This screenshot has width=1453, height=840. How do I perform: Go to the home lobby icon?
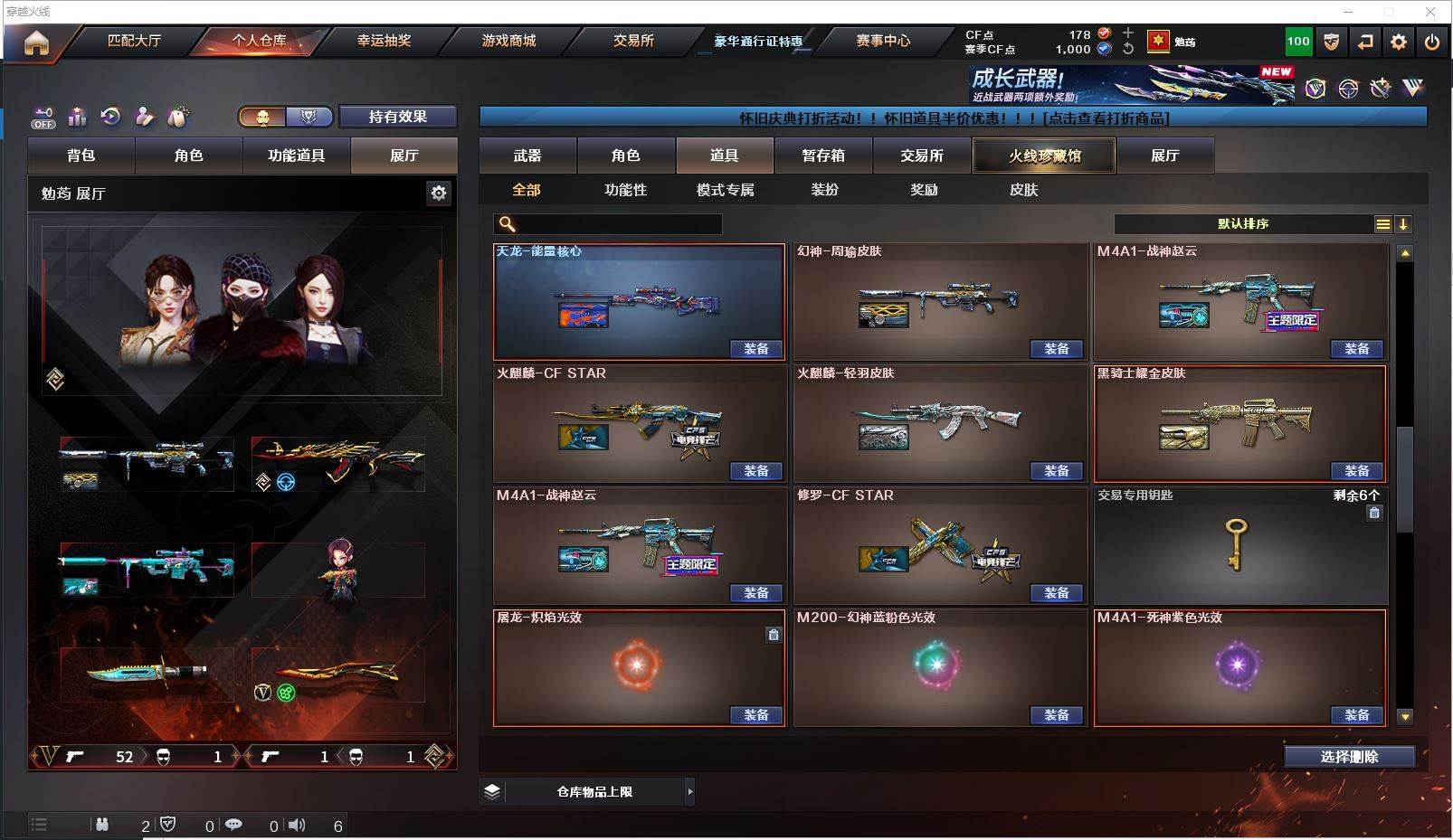tap(36, 42)
